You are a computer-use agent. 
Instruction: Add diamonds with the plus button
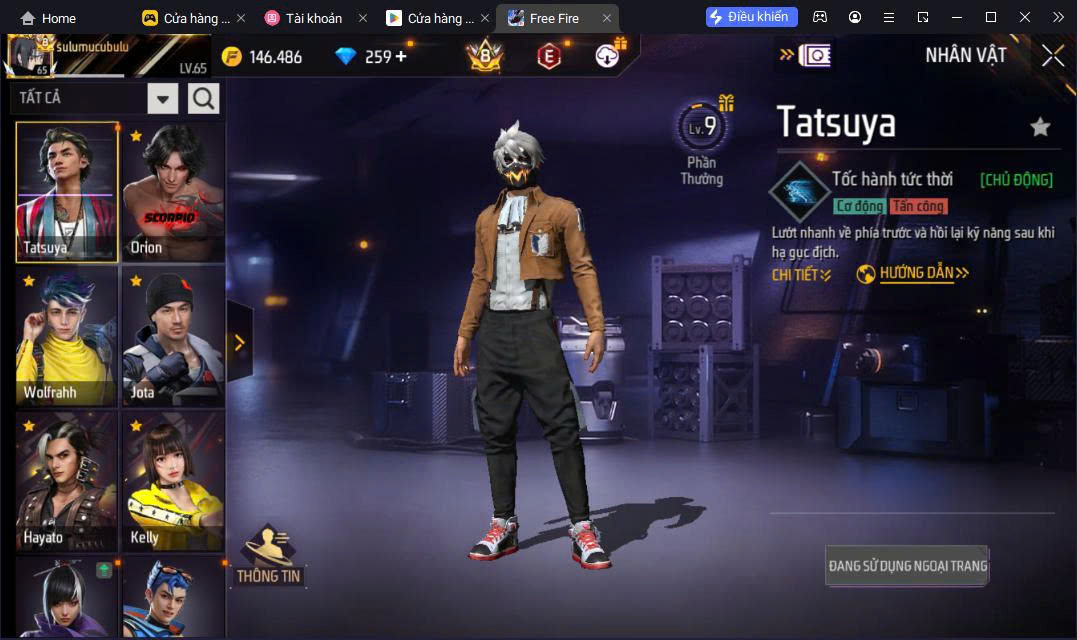[401, 56]
